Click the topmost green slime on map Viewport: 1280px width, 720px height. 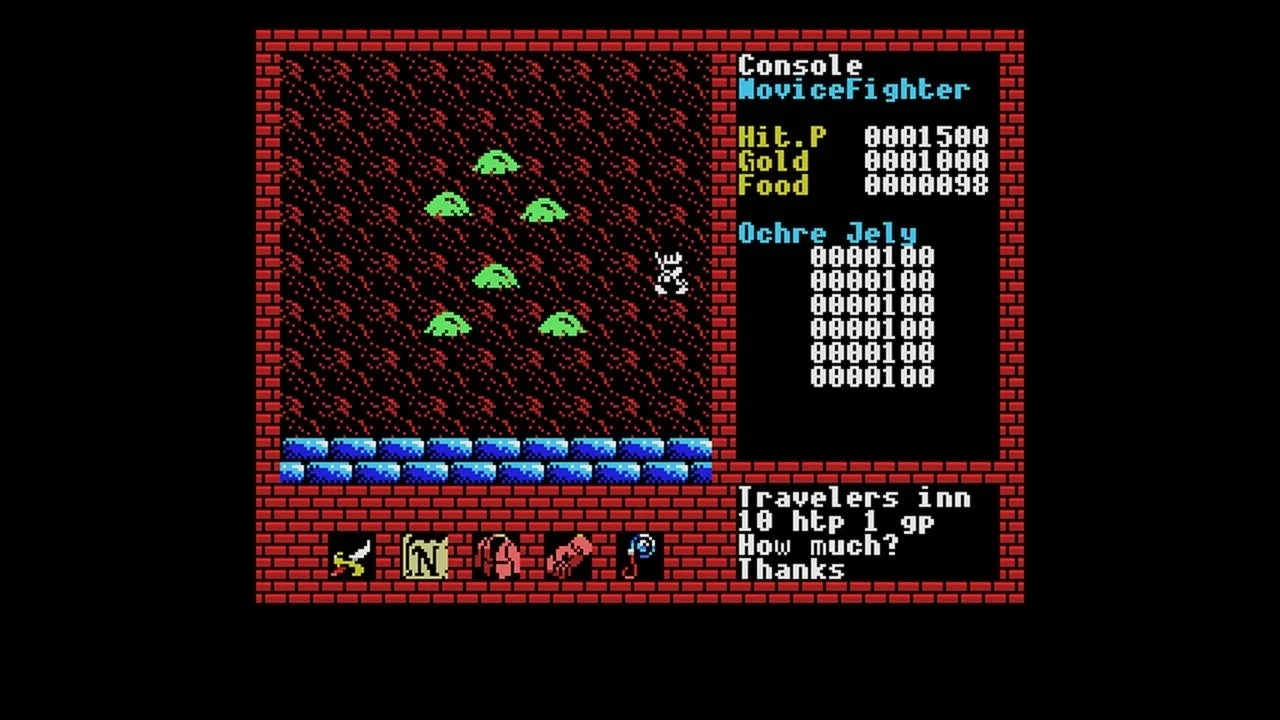pyautogui.click(x=494, y=163)
